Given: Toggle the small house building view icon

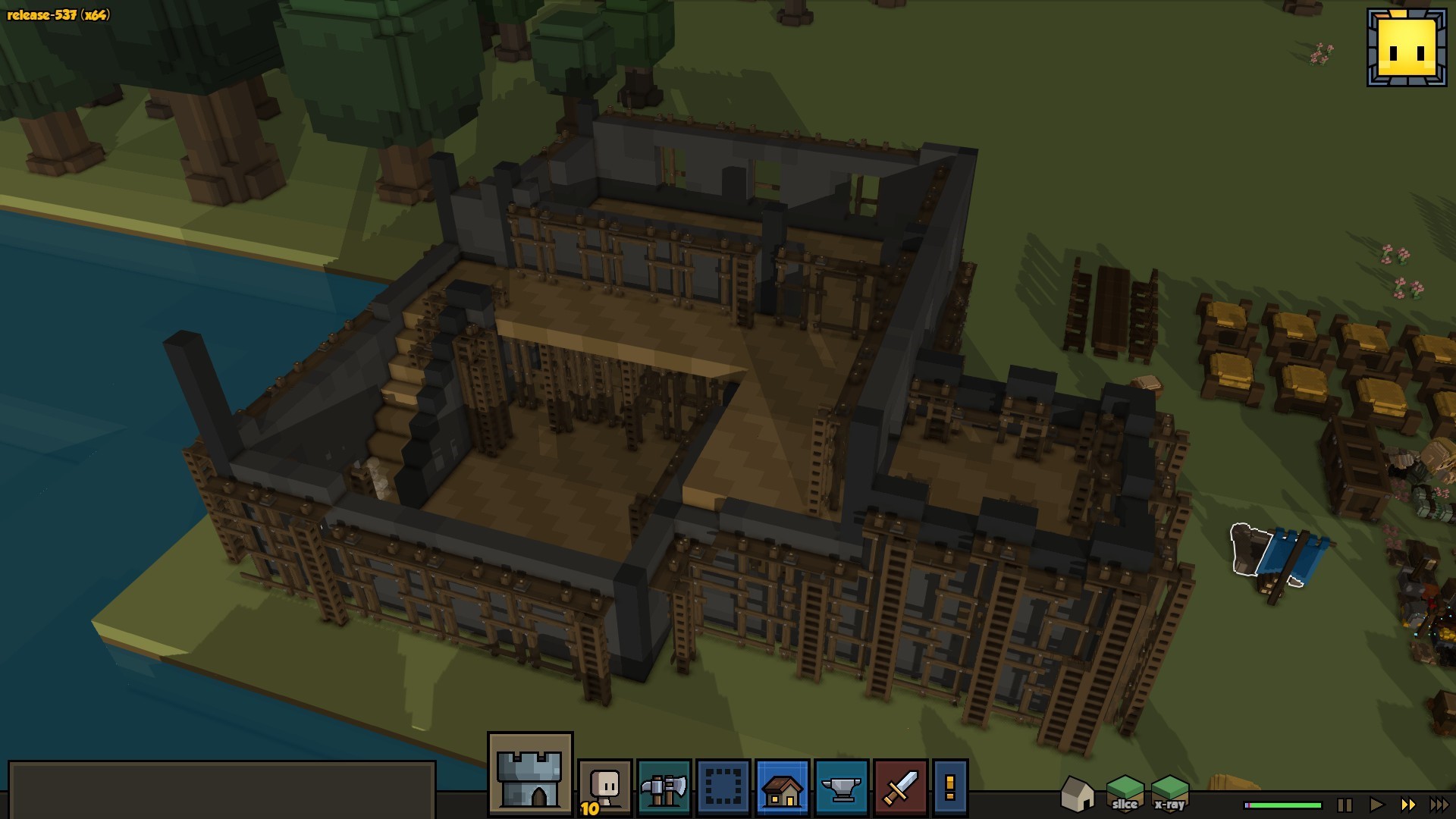Looking at the screenshot, I should [1077, 794].
